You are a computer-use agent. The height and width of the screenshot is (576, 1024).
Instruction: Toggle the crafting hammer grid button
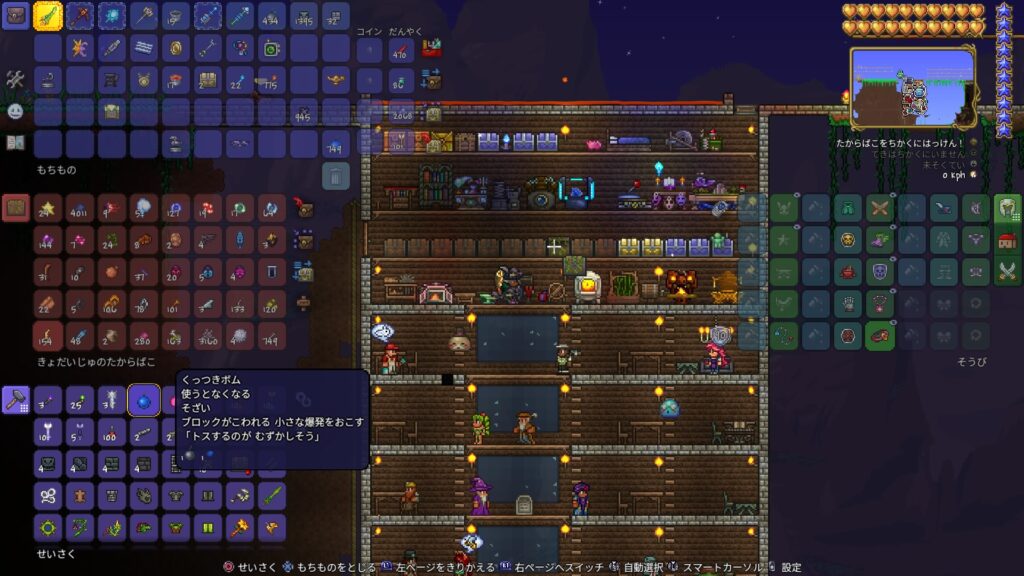[15, 399]
